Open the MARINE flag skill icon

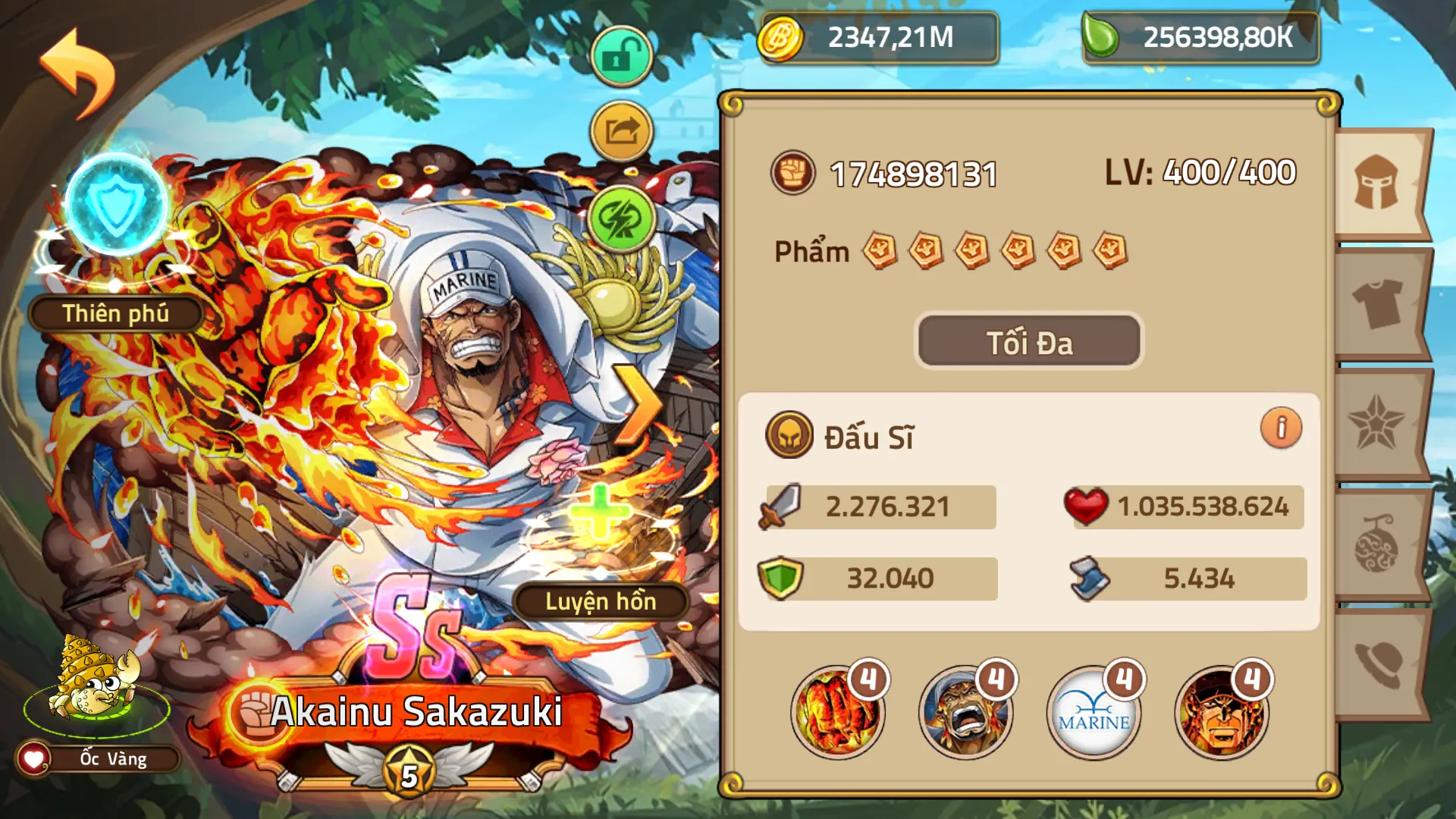(x=1093, y=712)
